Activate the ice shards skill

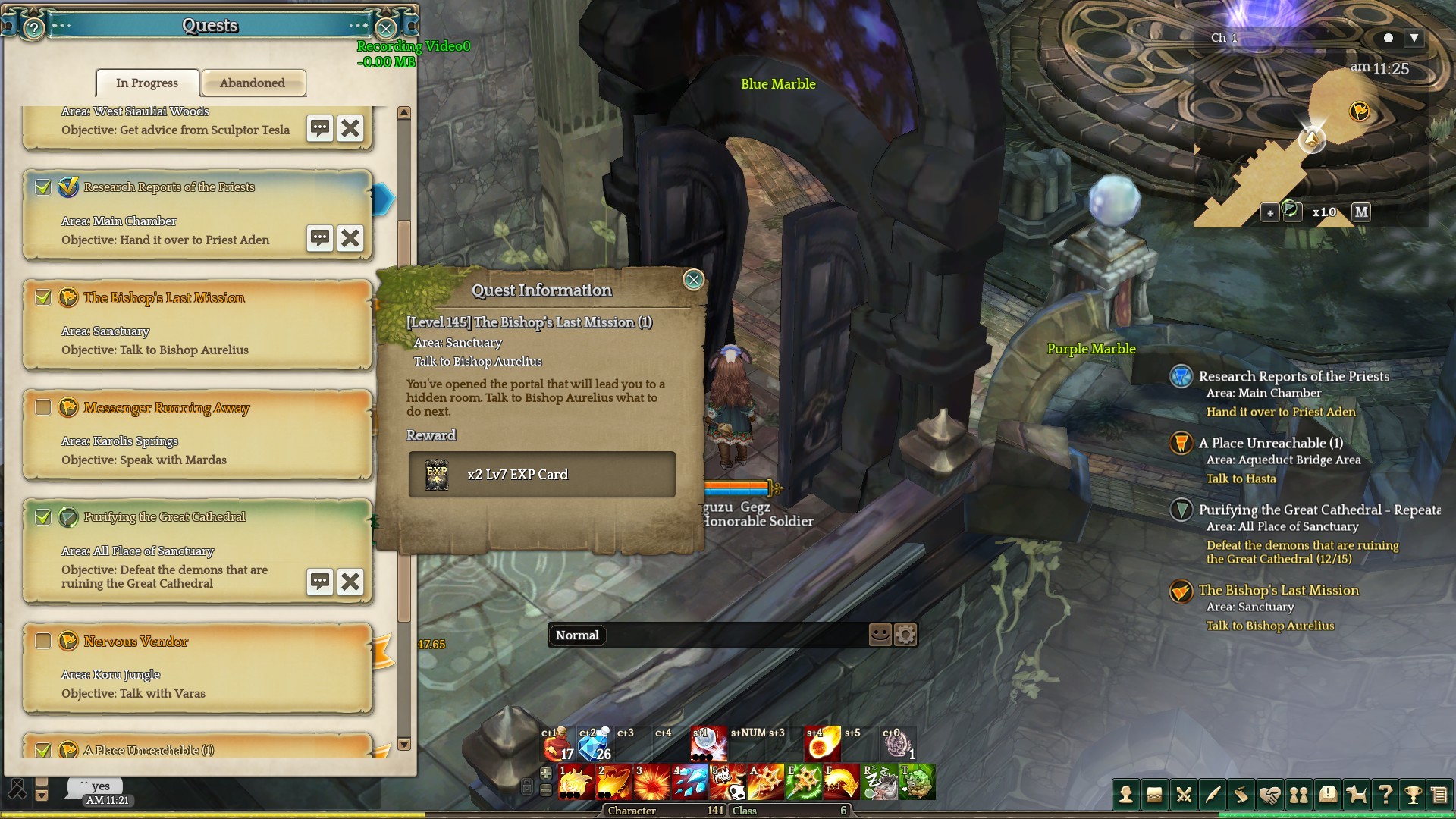click(689, 783)
